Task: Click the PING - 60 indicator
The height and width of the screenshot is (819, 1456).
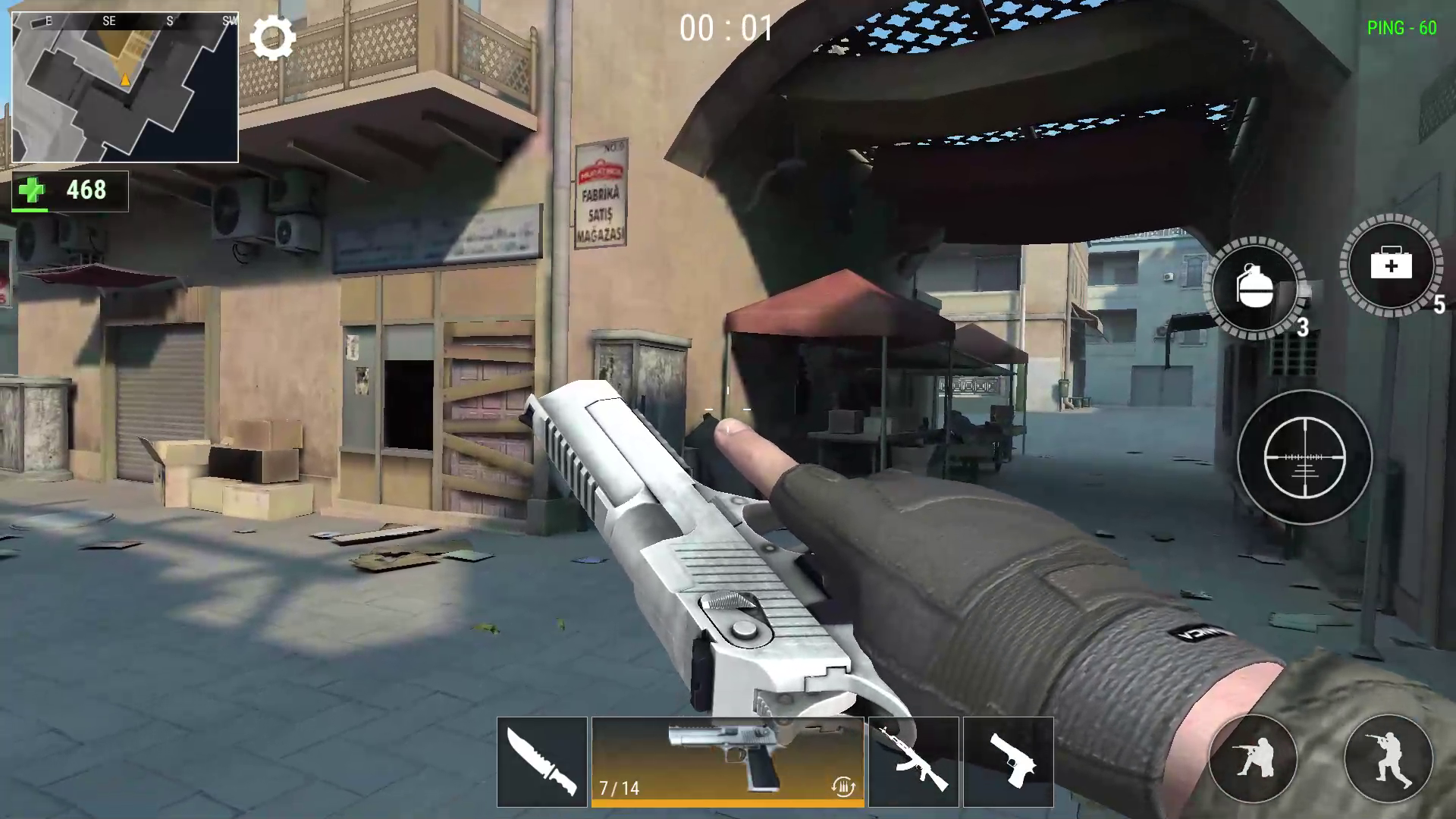Action: (x=1401, y=30)
